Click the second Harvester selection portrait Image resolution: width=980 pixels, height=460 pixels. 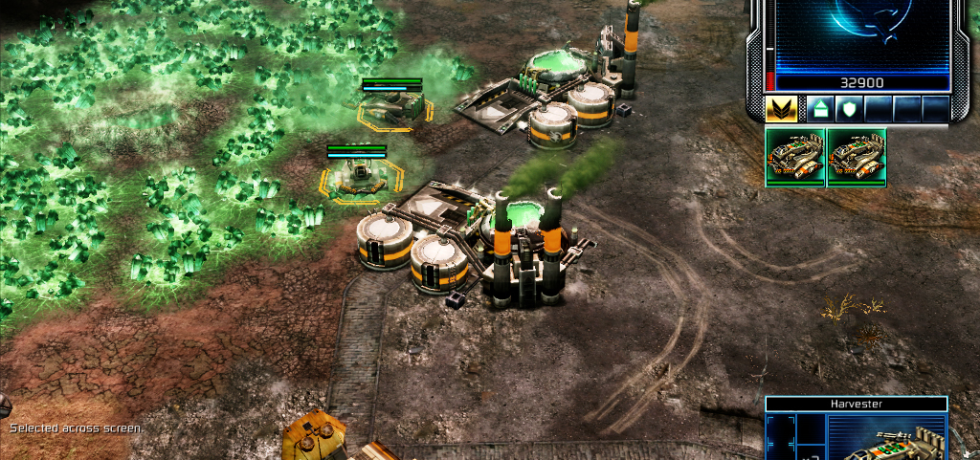(x=856, y=156)
